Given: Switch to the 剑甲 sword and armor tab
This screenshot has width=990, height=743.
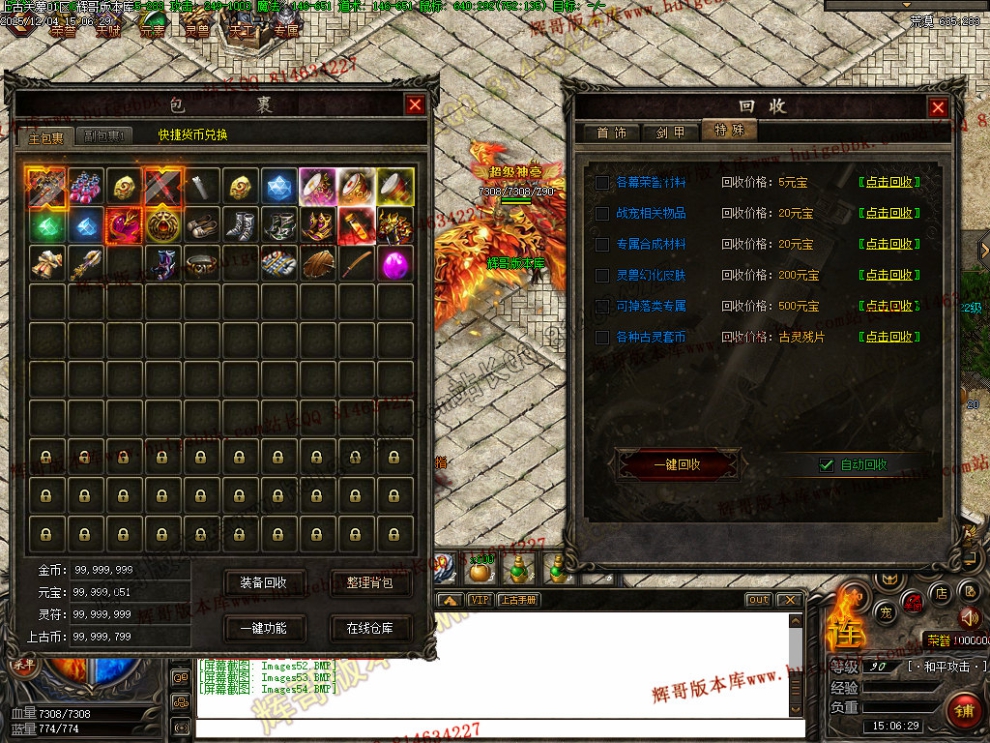Looking at the screenshot, I should 670,132.
